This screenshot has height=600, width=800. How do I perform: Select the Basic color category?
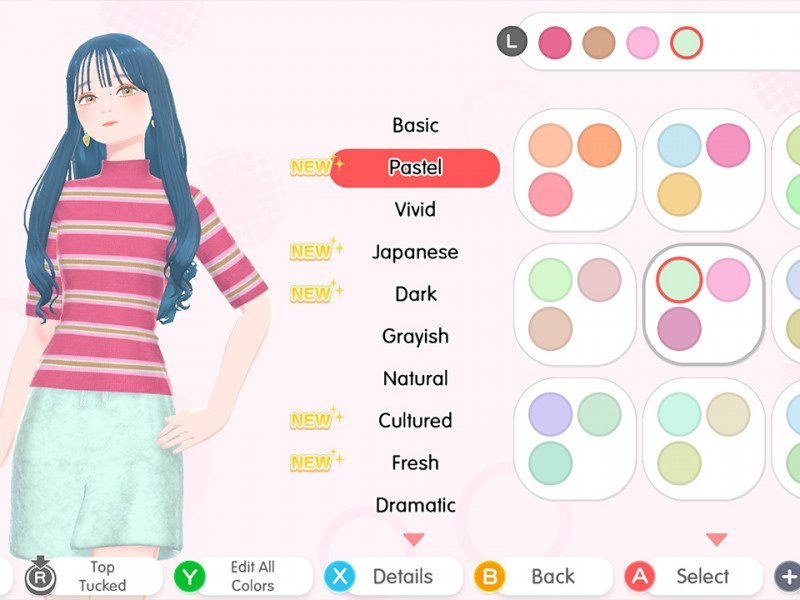click(415, 125)
